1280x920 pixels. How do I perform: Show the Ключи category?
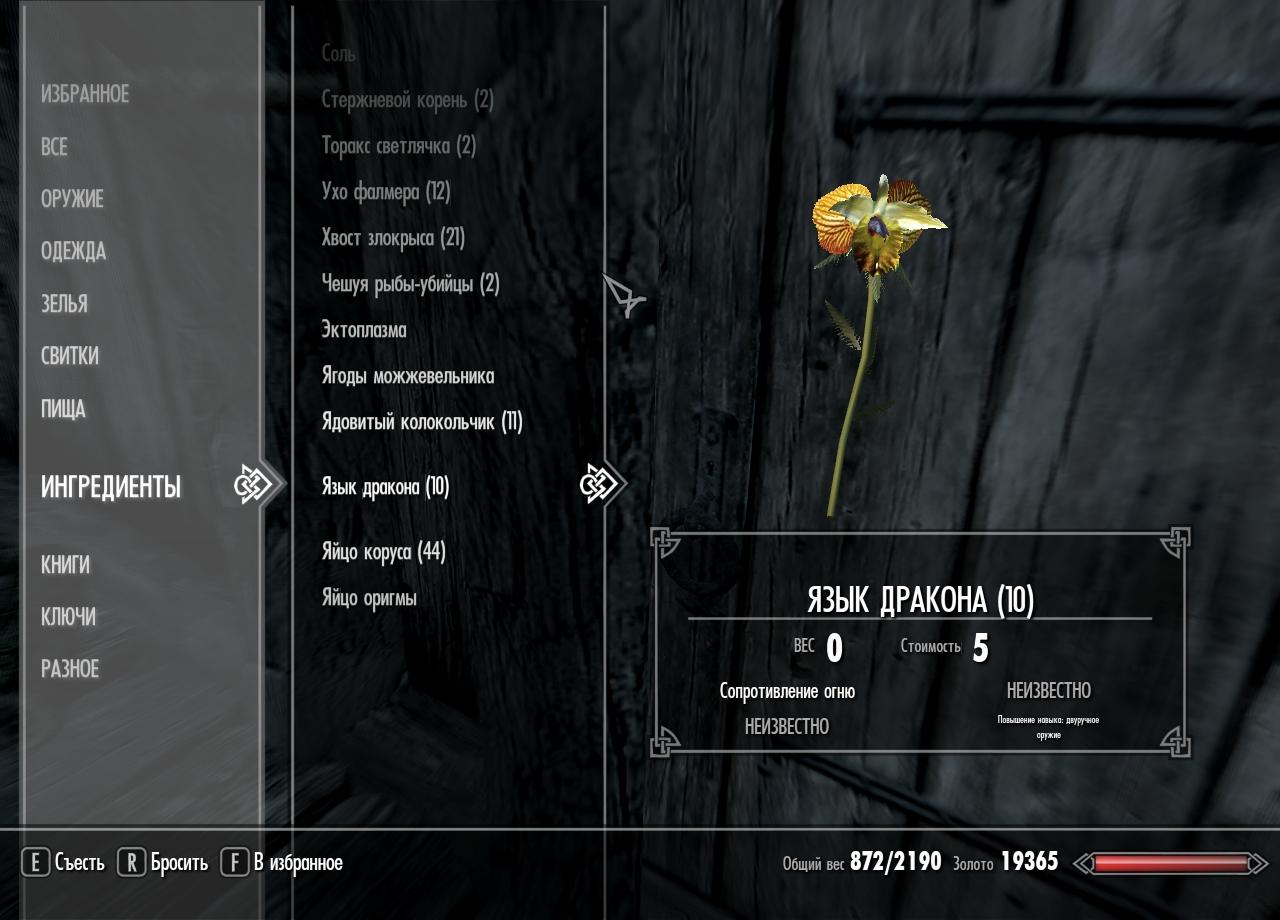[68, 617]
